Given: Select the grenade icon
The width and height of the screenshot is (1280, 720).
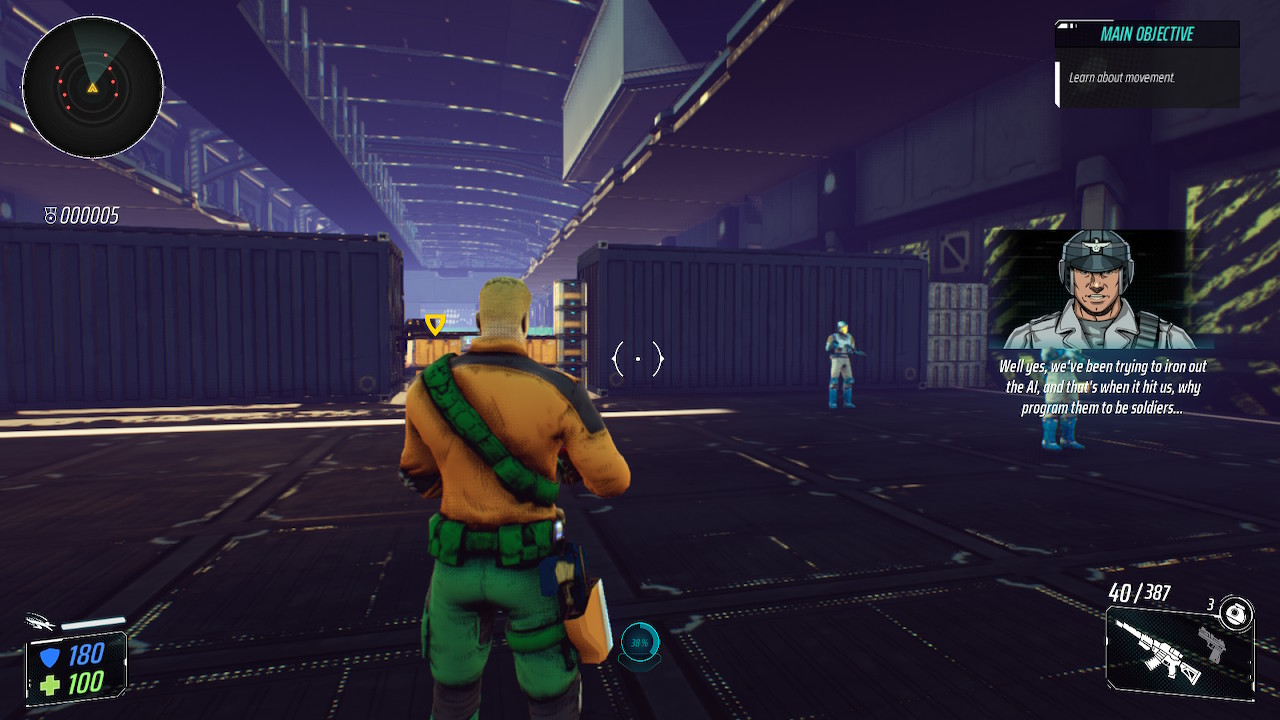Looking at the screenshot, I should click(1238, 611).
